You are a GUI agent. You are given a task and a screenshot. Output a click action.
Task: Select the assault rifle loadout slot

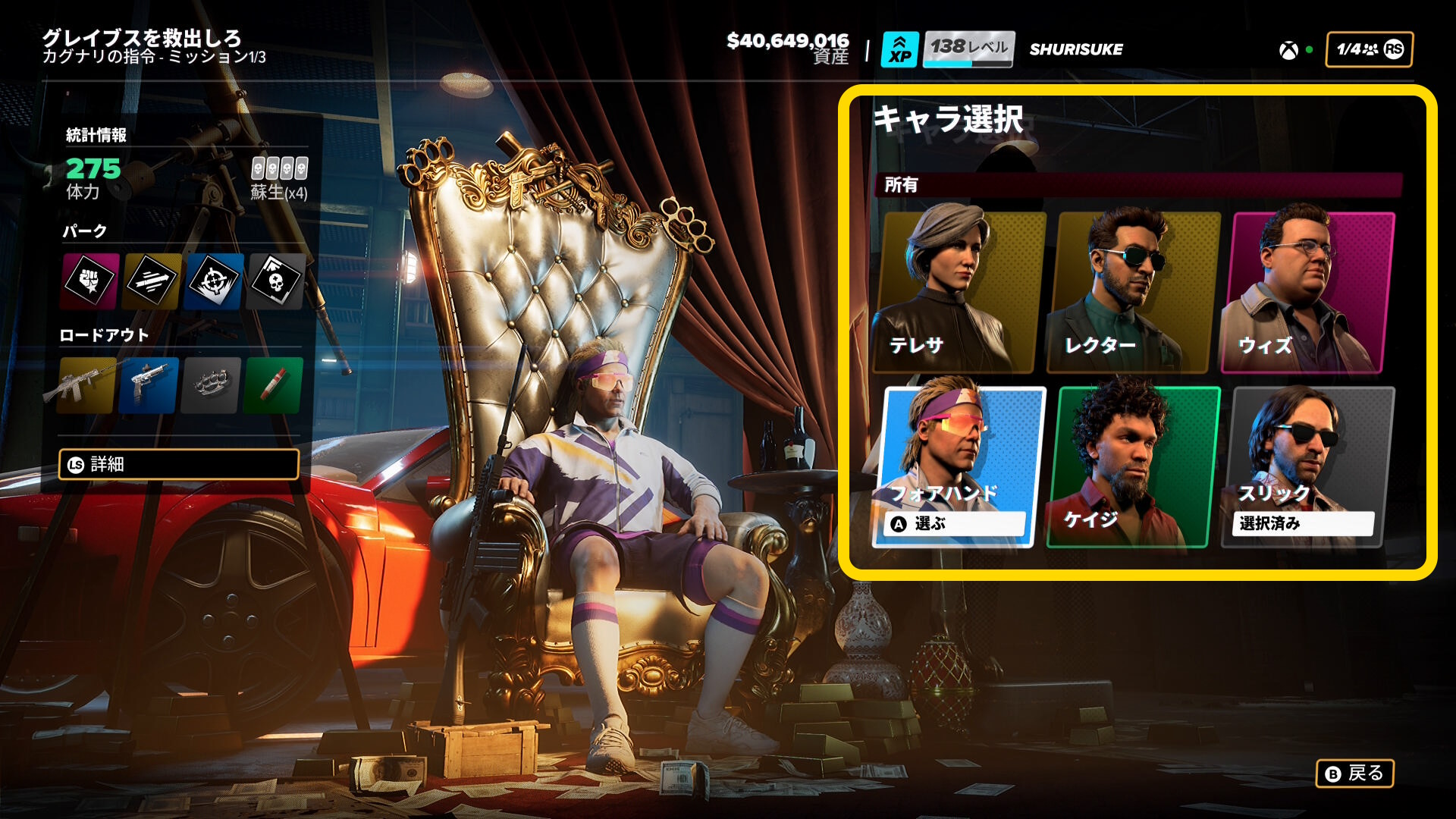pos(87,385)
